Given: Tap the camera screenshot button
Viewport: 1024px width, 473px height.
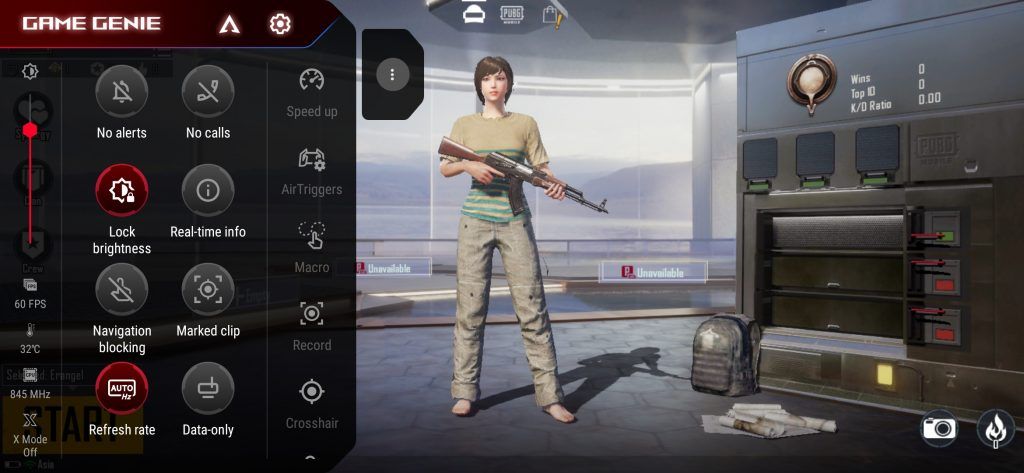Looking at the screenshot, I should click(x=939, y=428).
